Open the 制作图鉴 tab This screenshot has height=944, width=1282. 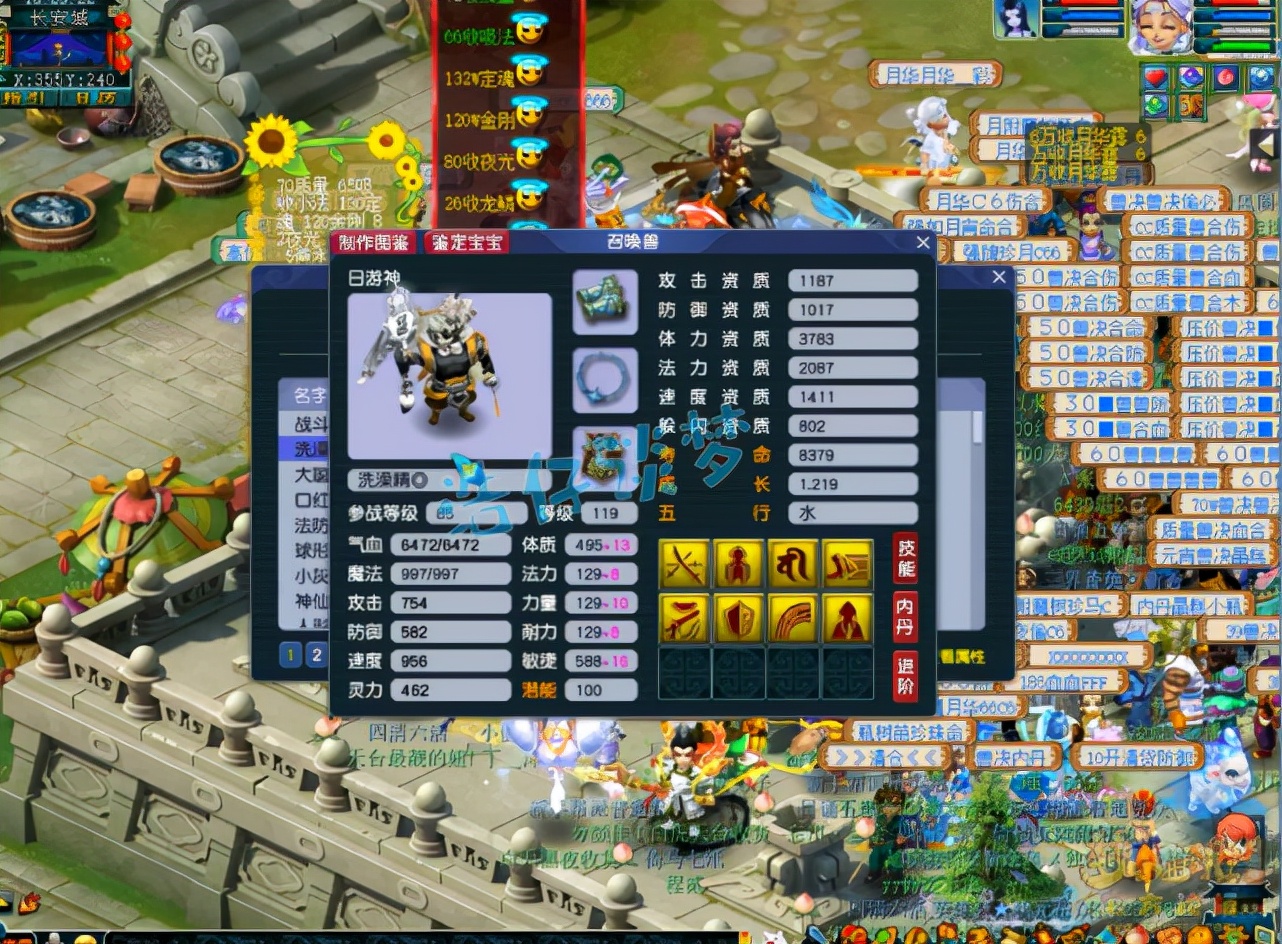[373, 243]
